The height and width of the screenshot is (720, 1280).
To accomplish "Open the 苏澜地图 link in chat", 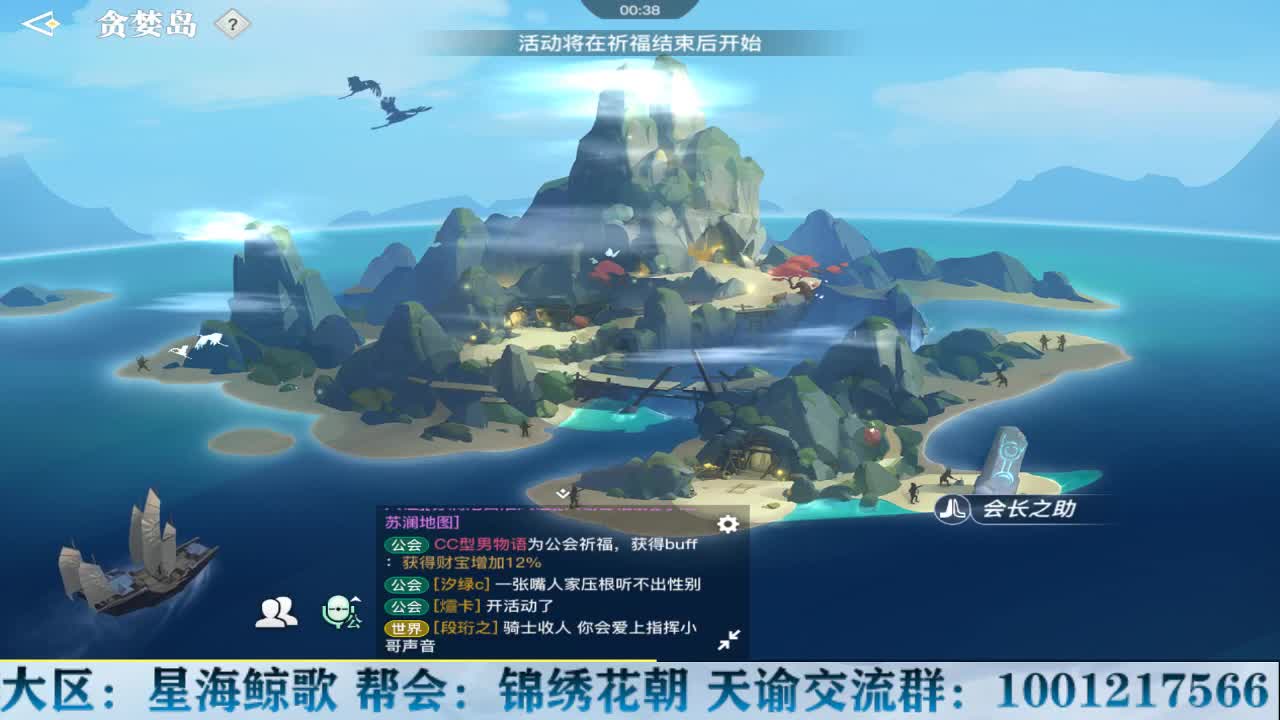I will click(420, 521).
